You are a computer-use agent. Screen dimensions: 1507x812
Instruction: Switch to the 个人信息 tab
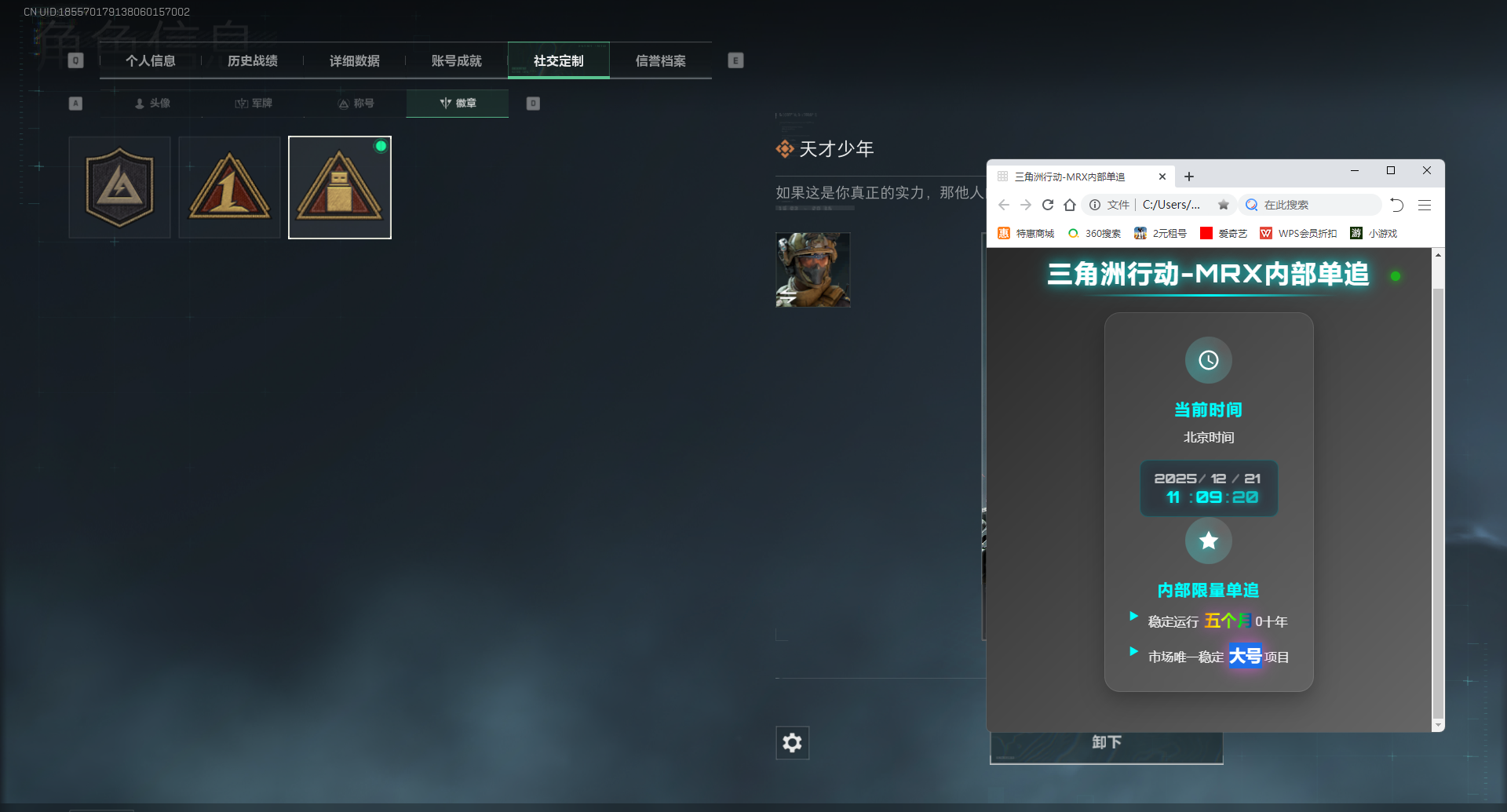[x=151, y=60]
